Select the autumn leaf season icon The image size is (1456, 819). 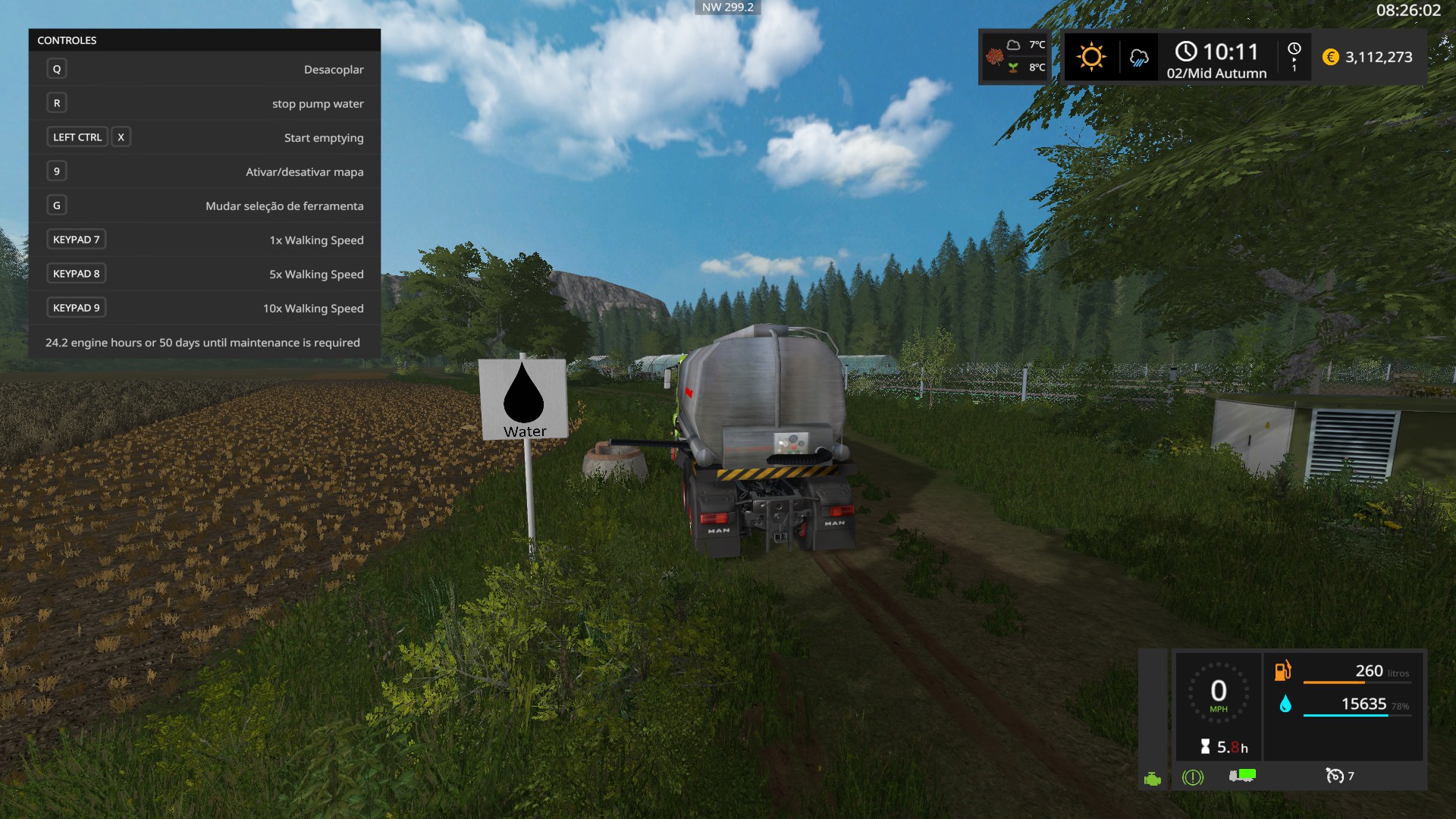994,57
